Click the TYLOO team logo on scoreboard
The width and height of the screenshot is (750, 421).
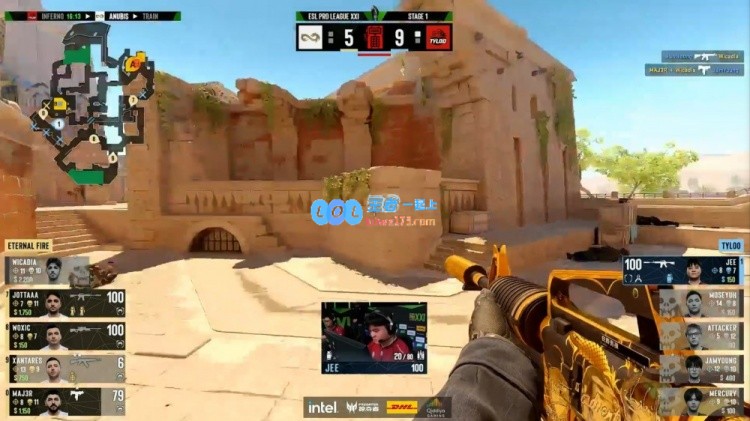click(x=438, y=38)
